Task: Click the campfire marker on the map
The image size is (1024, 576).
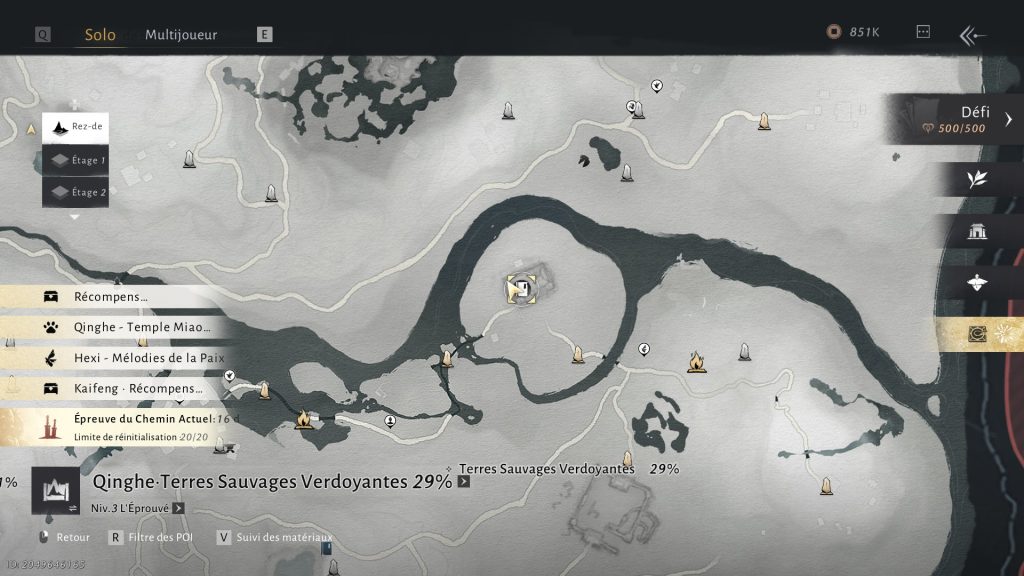Action: [x=697, y=362]
